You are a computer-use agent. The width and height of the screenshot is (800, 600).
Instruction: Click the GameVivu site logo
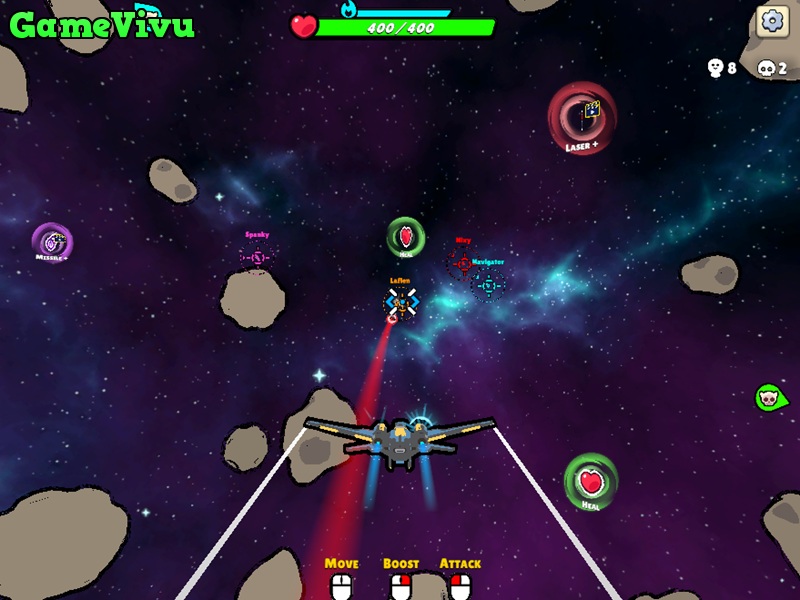point(101,24)
